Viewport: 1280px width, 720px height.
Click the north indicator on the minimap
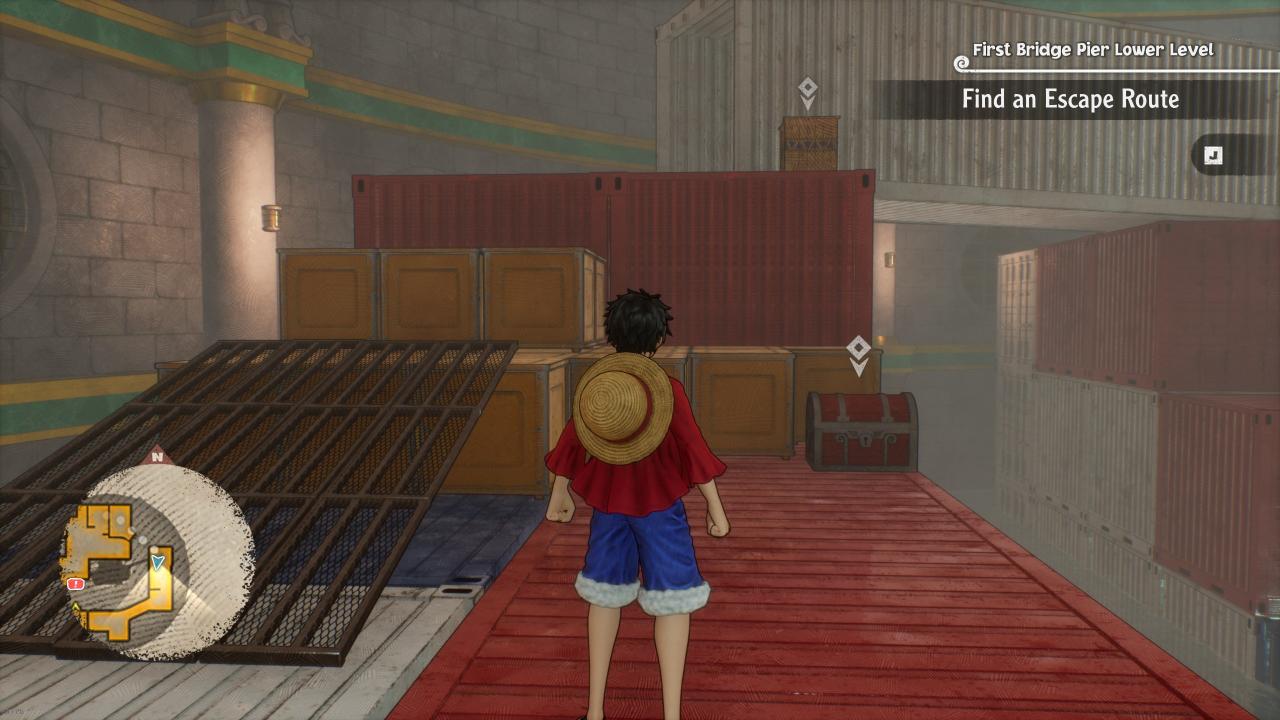coord(157,458)
